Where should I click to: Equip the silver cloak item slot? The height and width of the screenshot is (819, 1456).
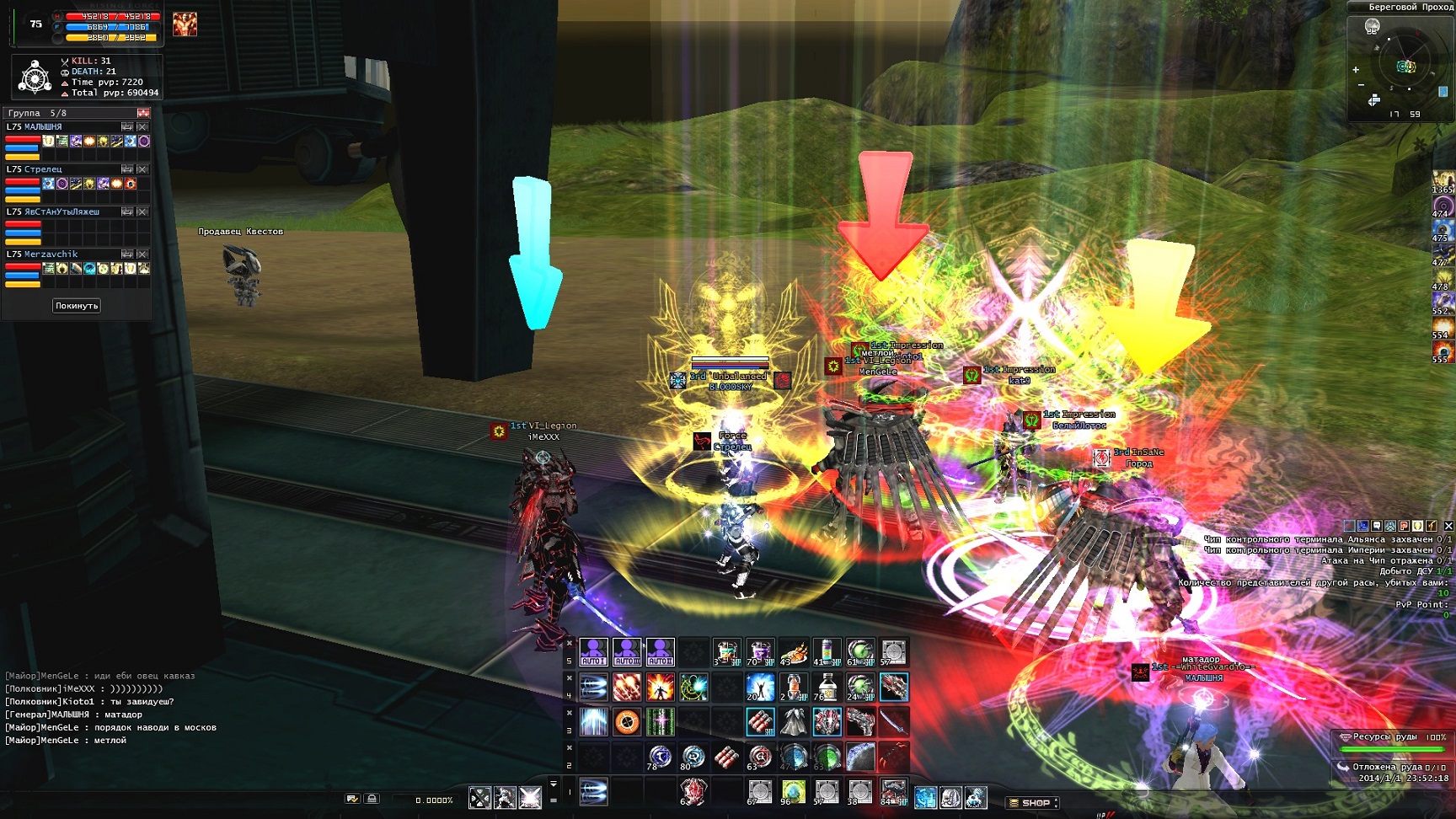point(793,722)
